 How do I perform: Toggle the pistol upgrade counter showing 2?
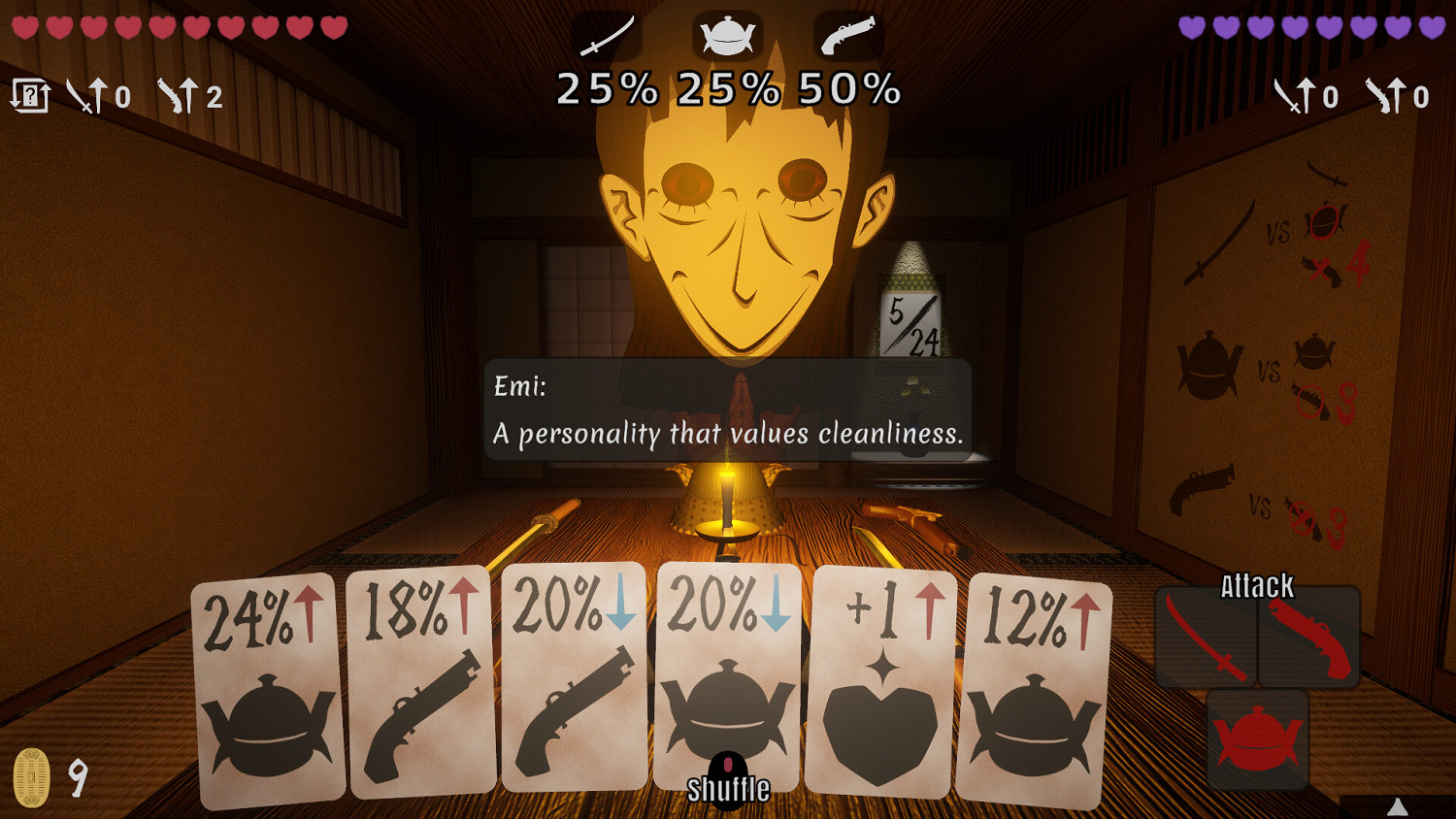pos(190,96)
